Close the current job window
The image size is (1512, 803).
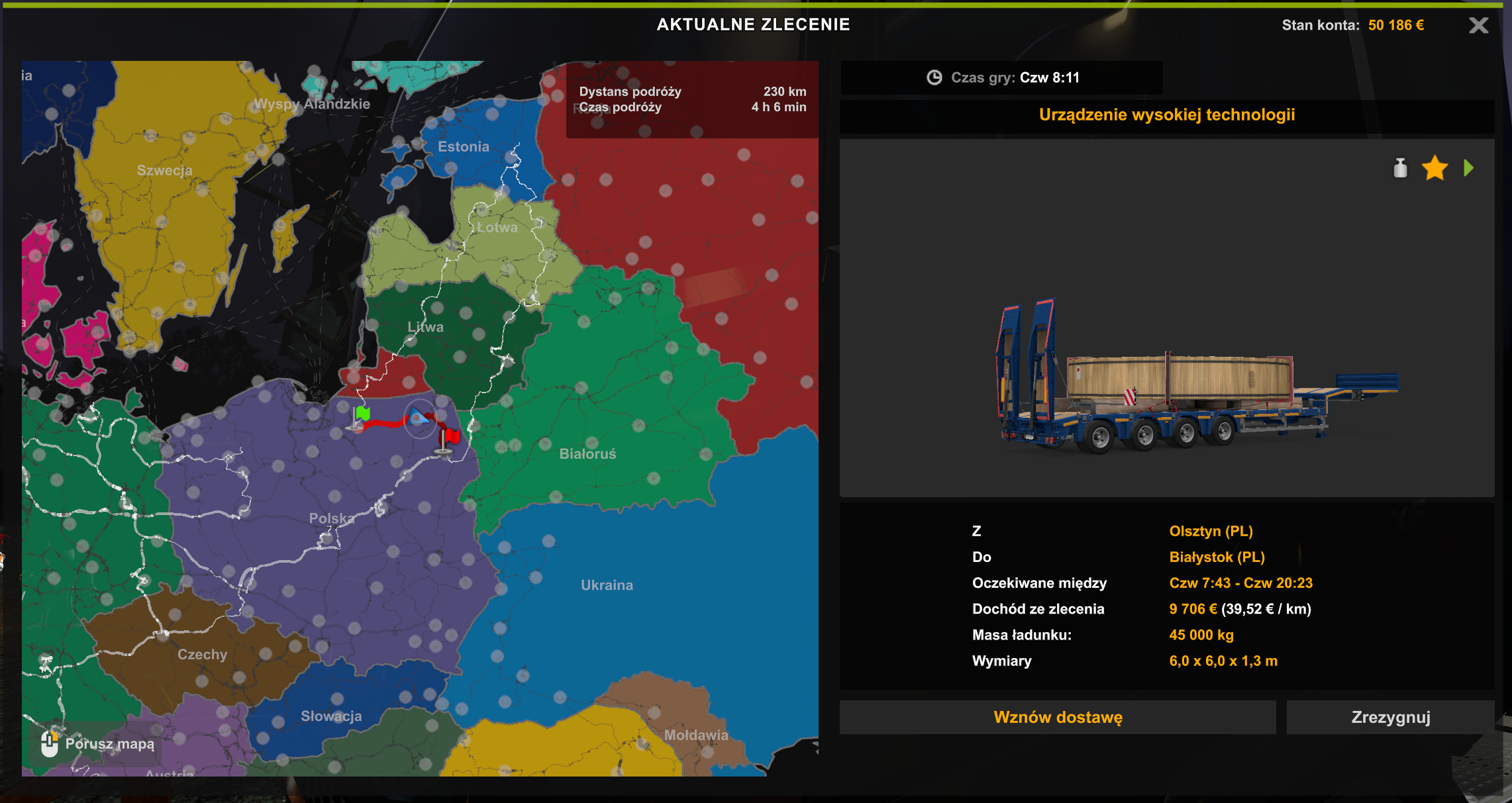pyautogui.click(x=1478, y=26)
